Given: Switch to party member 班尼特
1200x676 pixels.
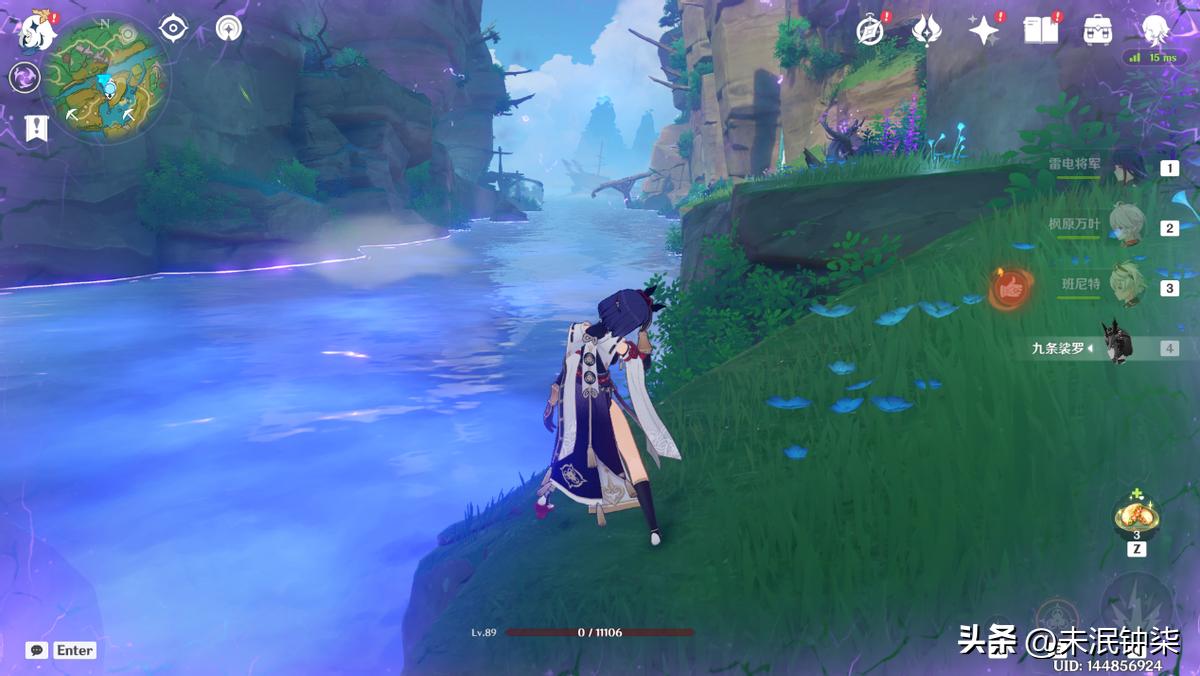Looking at the screenshot, I should (1130, 287).
